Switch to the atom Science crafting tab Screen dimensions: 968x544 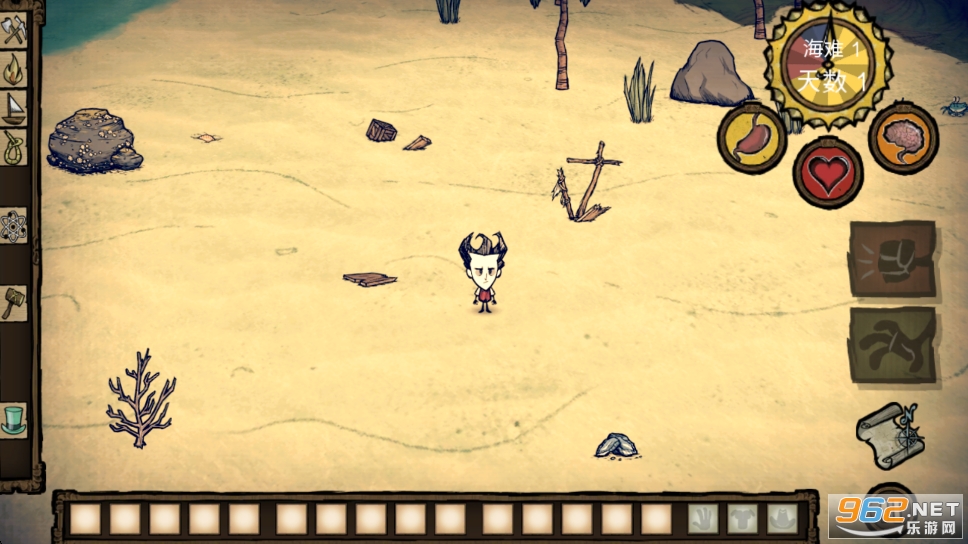click(14, 226)
